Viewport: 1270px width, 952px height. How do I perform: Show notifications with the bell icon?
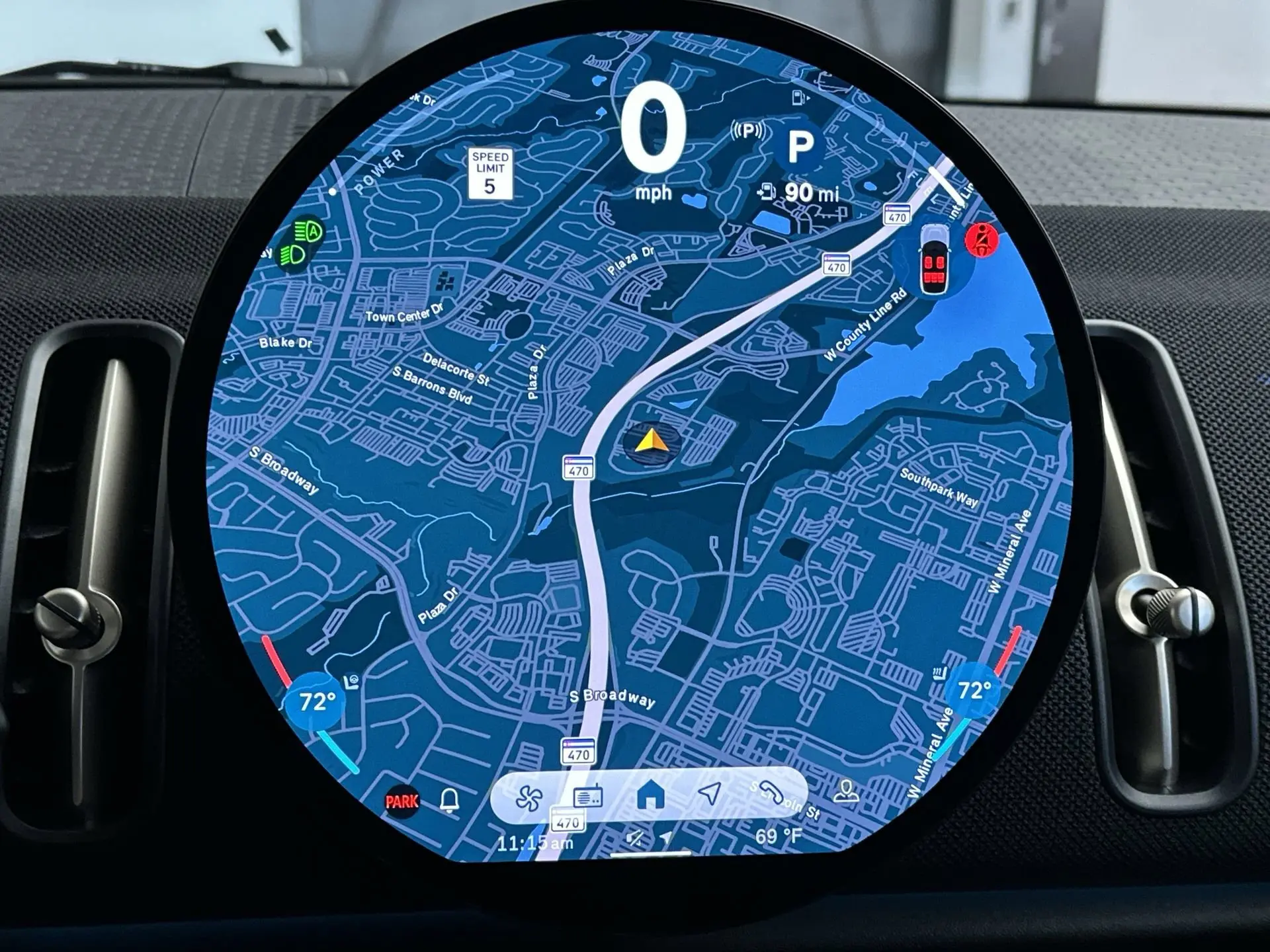click(x=450, y=801)
